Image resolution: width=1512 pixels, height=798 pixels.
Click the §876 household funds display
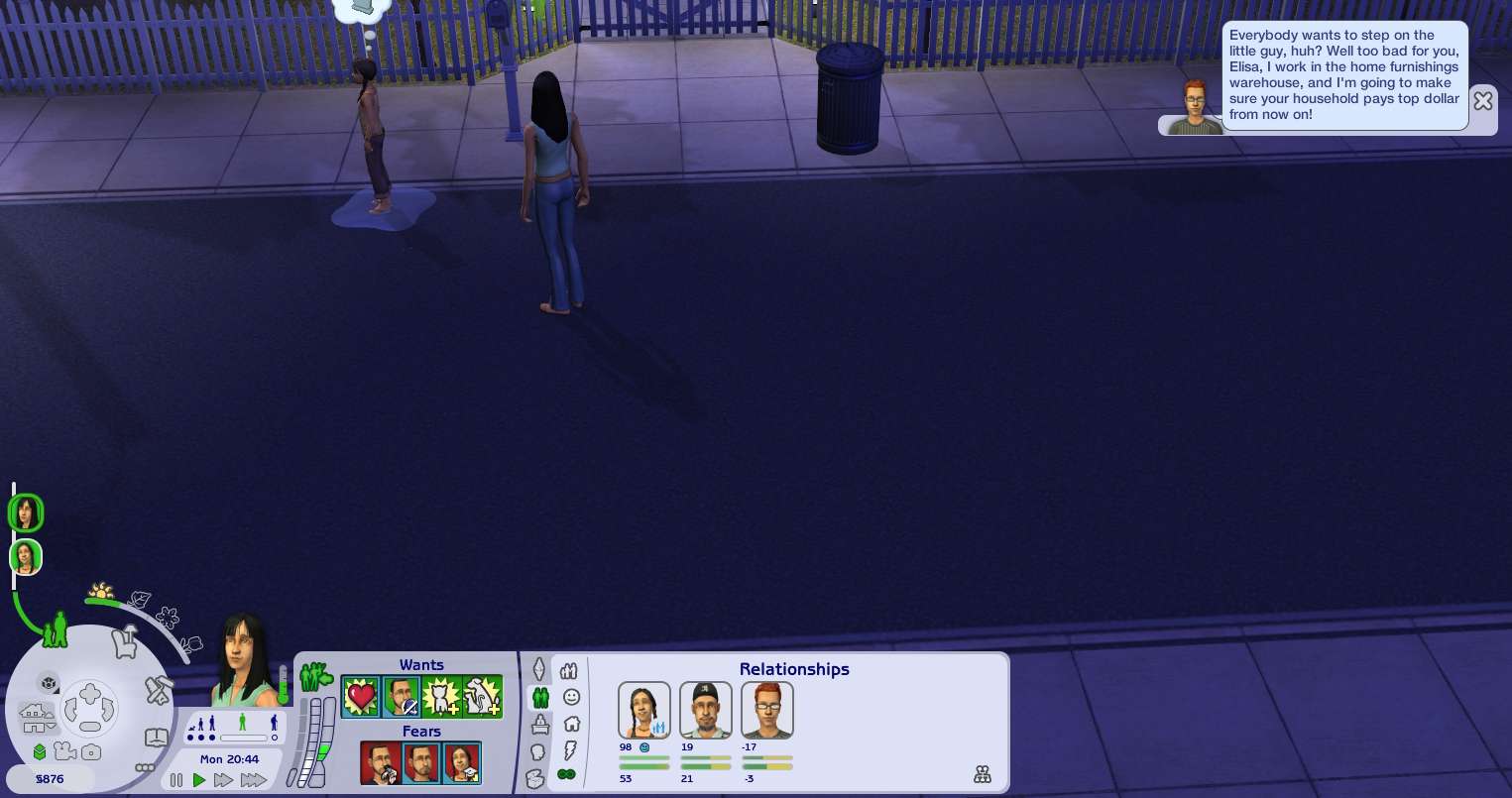50,779
